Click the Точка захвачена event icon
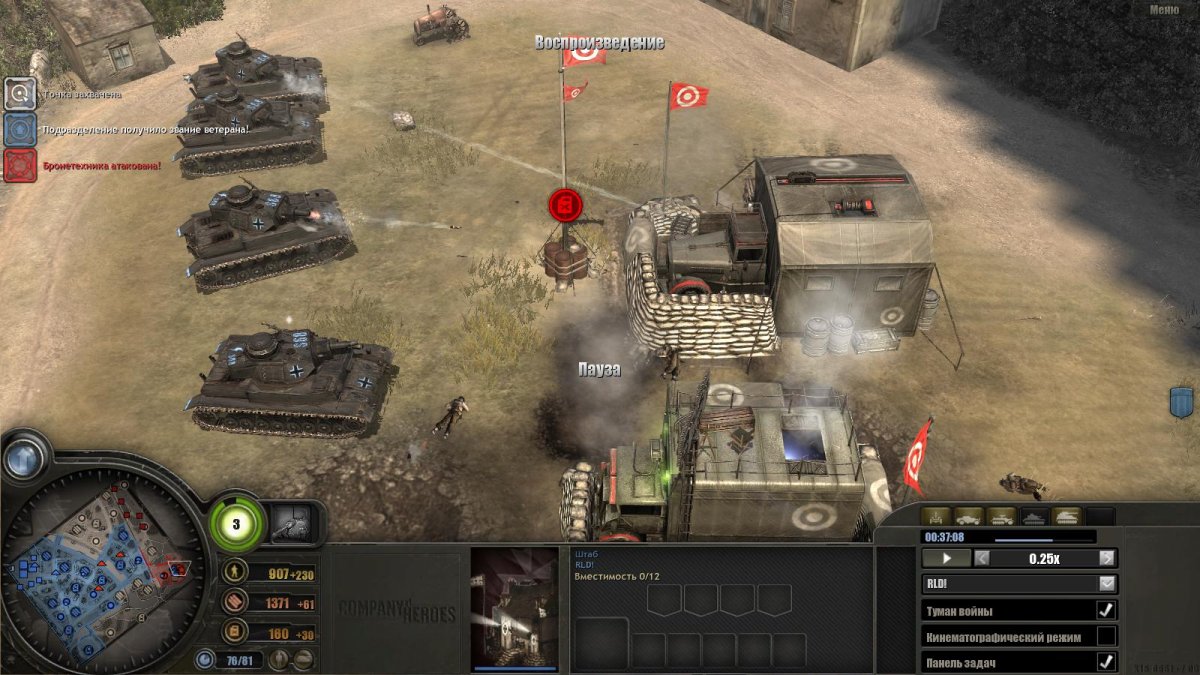The width and height of the screenshot is (1200, 675). (x=20, y=94)
